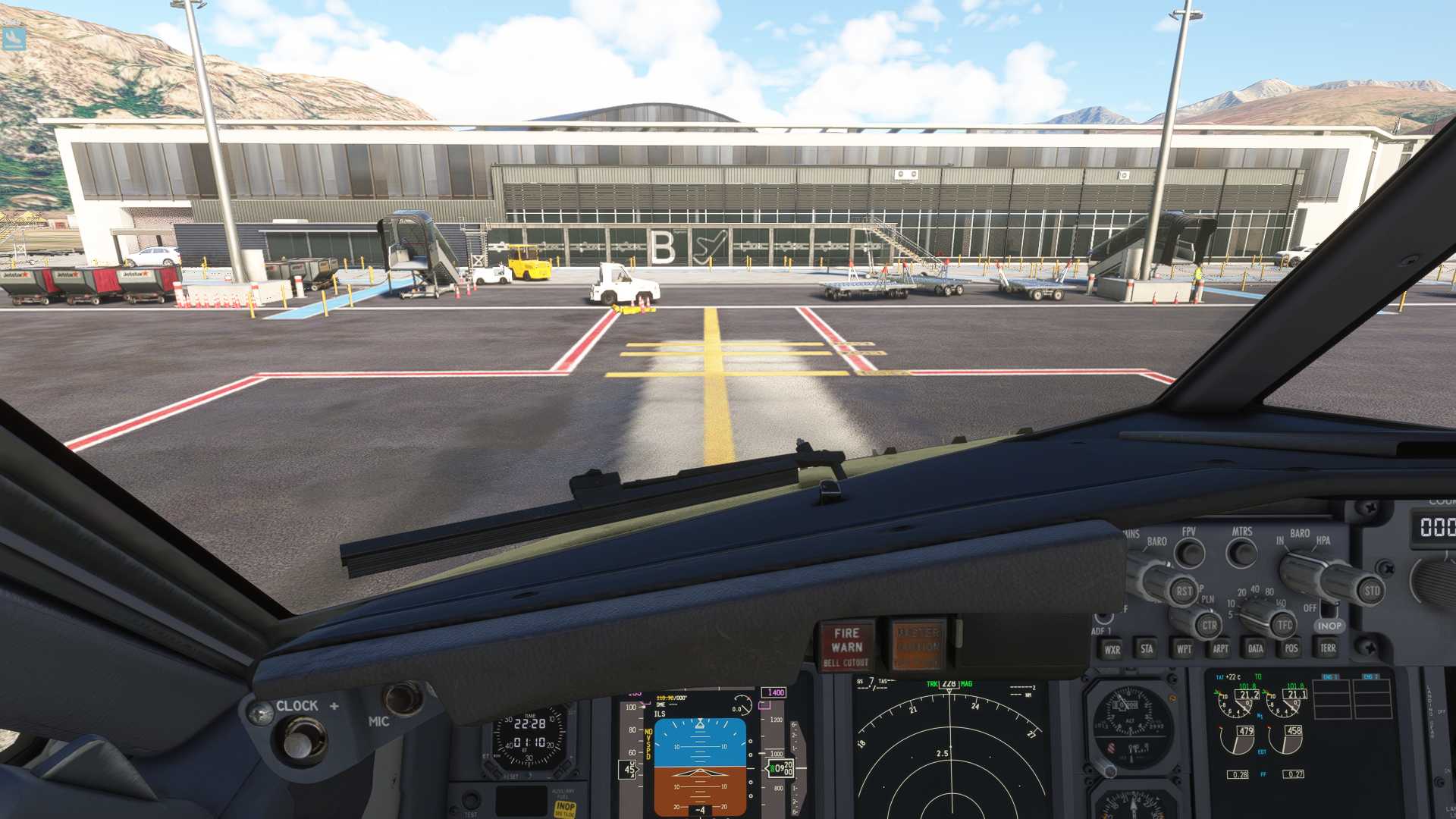Show stations with the STA button
This screenshot has height=819, width=1456.
(x=1147, y=649)
